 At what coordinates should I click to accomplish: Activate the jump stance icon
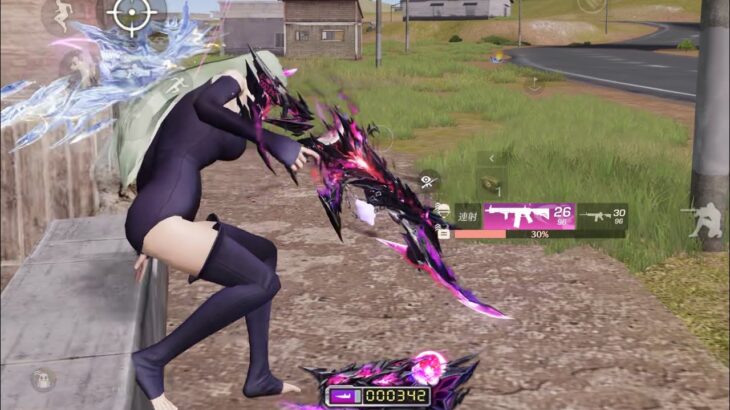click(62, 15)
